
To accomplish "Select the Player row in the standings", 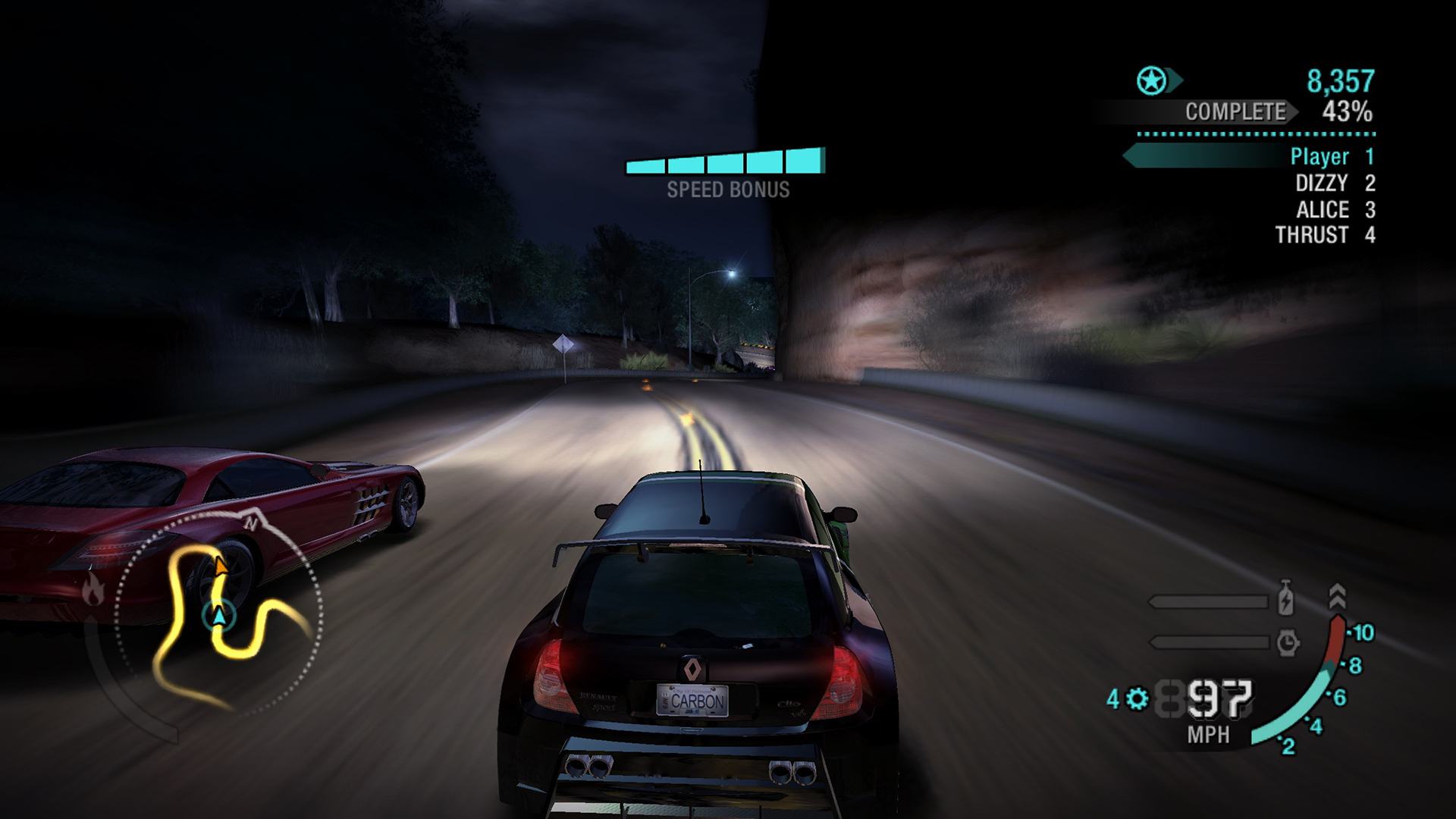I will tap(1319, 157).
